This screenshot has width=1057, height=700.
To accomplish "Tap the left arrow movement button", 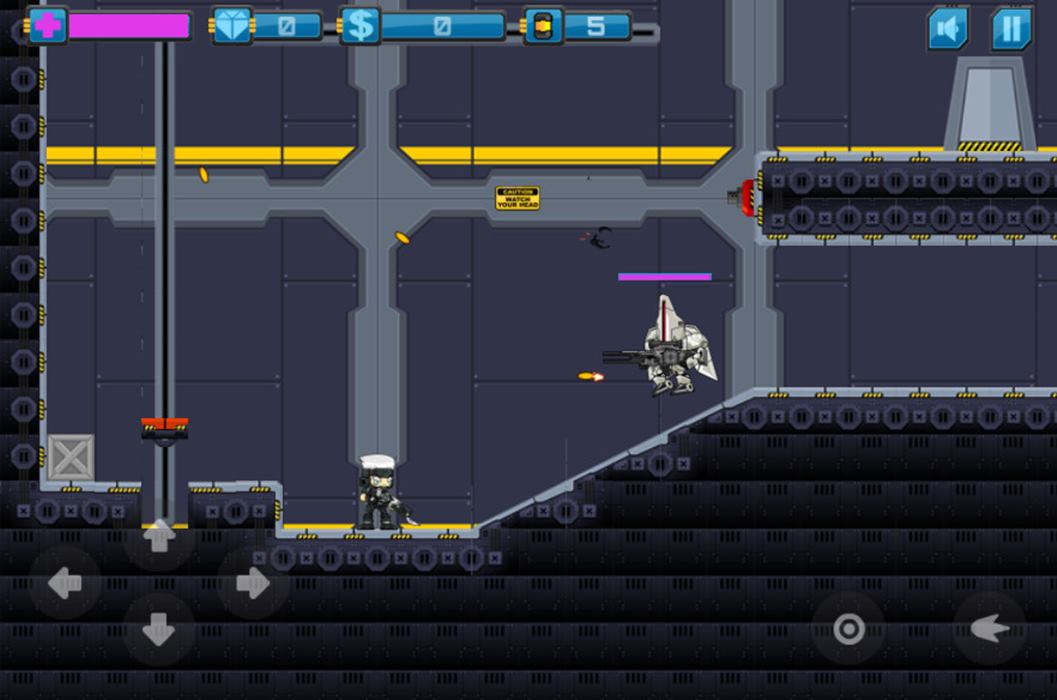I will [65, 583].
